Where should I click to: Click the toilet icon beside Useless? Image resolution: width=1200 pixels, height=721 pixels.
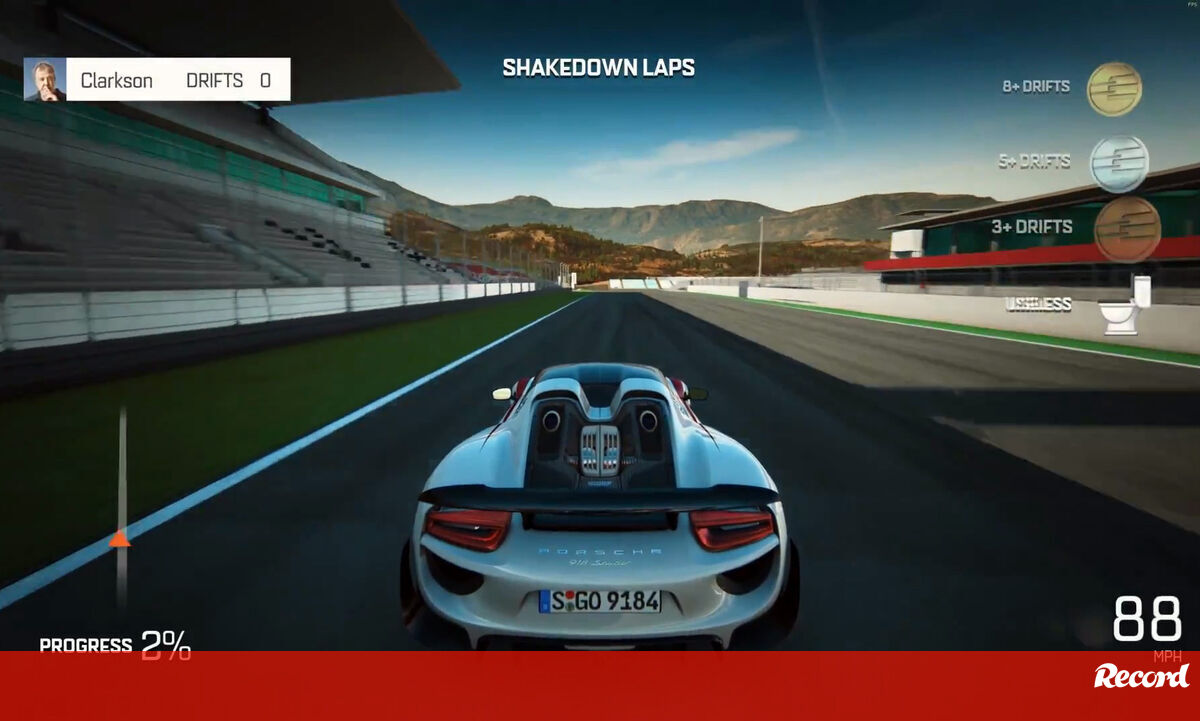1125,305
